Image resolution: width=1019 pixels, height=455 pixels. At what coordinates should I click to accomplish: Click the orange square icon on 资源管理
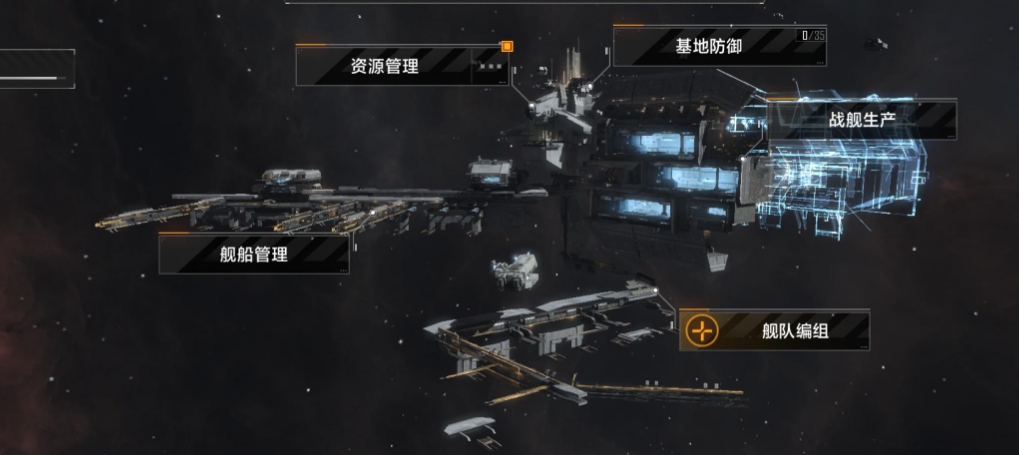click(x=507, y=46)
